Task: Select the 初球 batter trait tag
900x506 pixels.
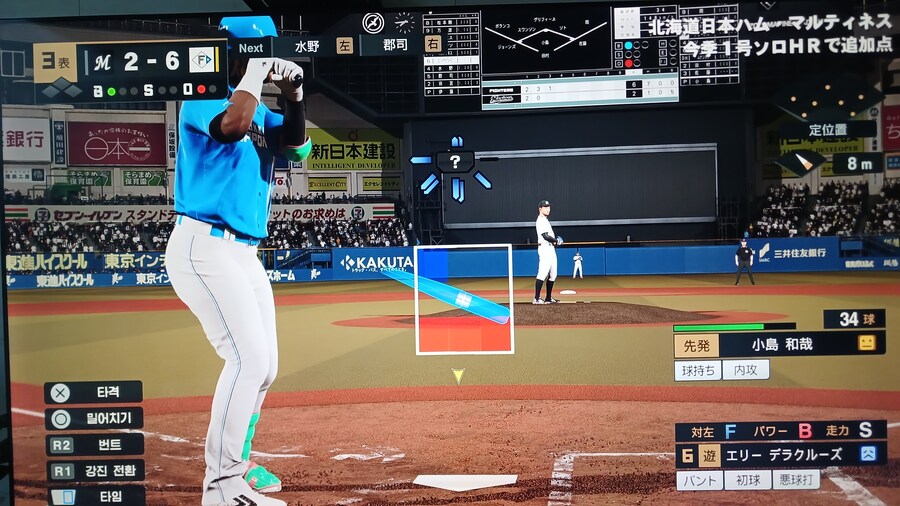Action: tap(747, 480)
